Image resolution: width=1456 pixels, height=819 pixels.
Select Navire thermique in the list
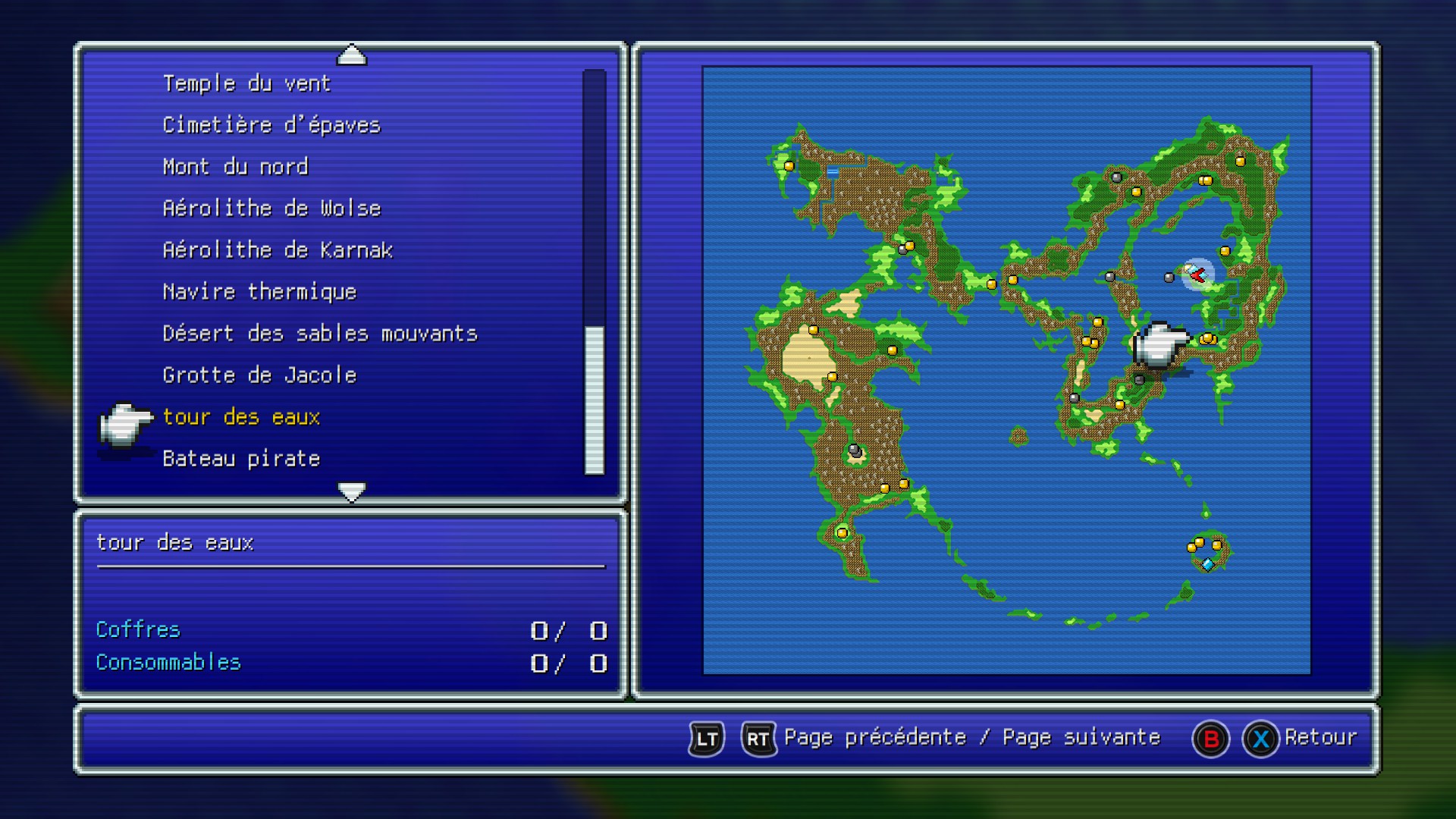(259, 292)
